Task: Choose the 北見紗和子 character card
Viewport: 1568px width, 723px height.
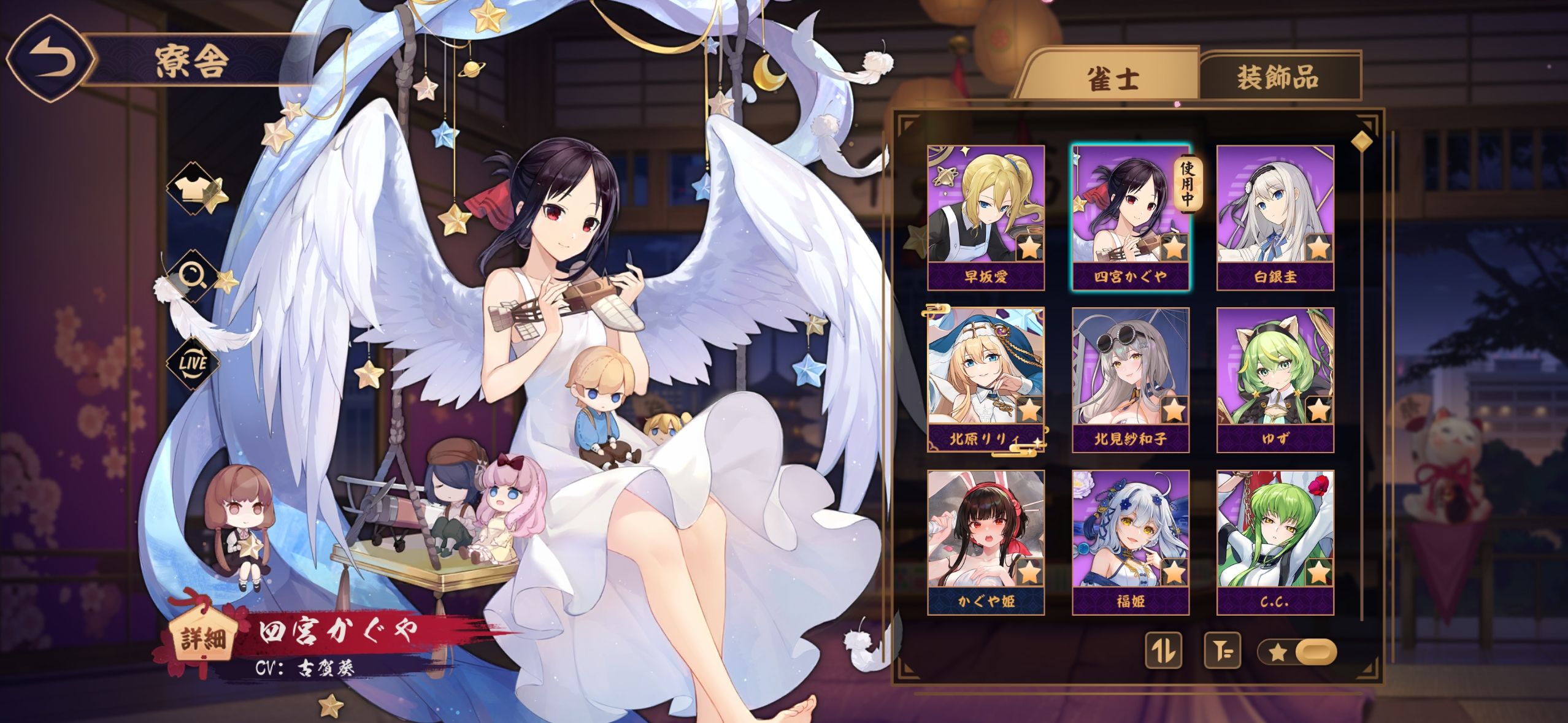Action: [1130, 380]
